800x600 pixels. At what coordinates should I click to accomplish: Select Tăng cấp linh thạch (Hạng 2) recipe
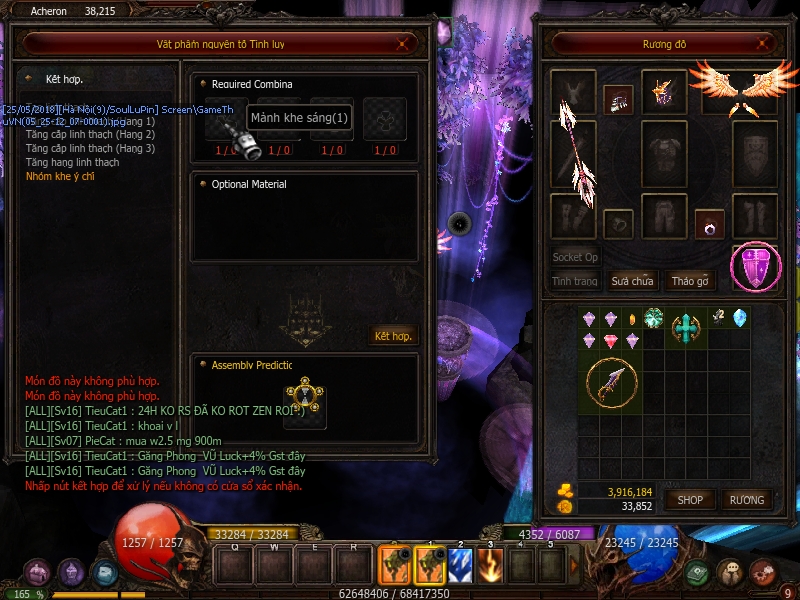pos(90,134)
